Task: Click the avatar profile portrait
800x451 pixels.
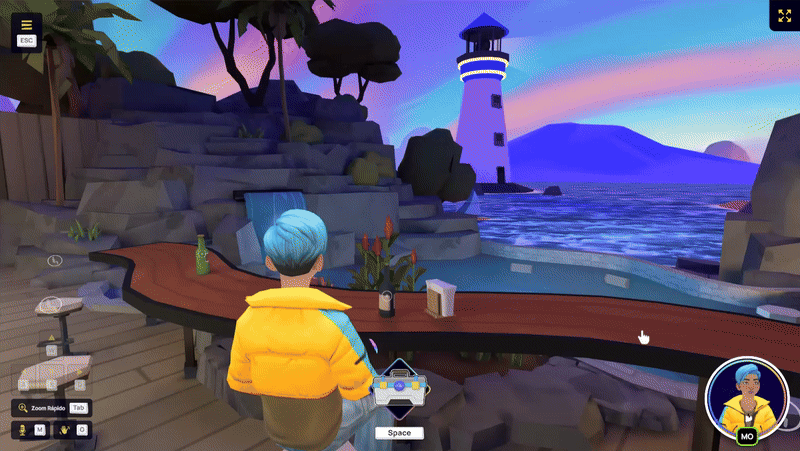Action: [x=744, y=395]
